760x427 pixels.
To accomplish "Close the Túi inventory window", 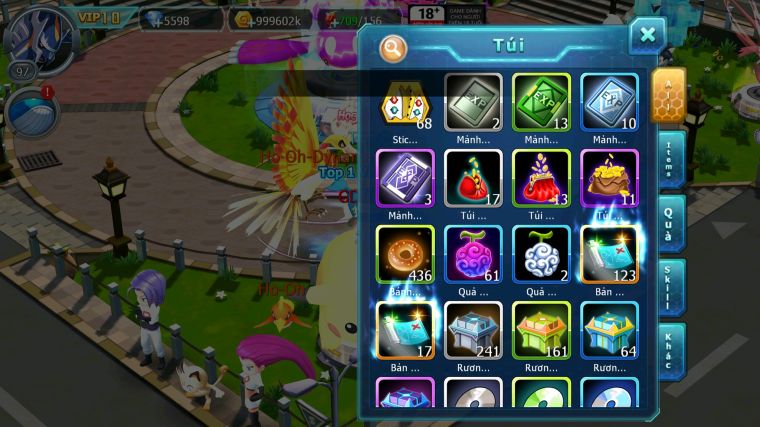I will [647, 36].
